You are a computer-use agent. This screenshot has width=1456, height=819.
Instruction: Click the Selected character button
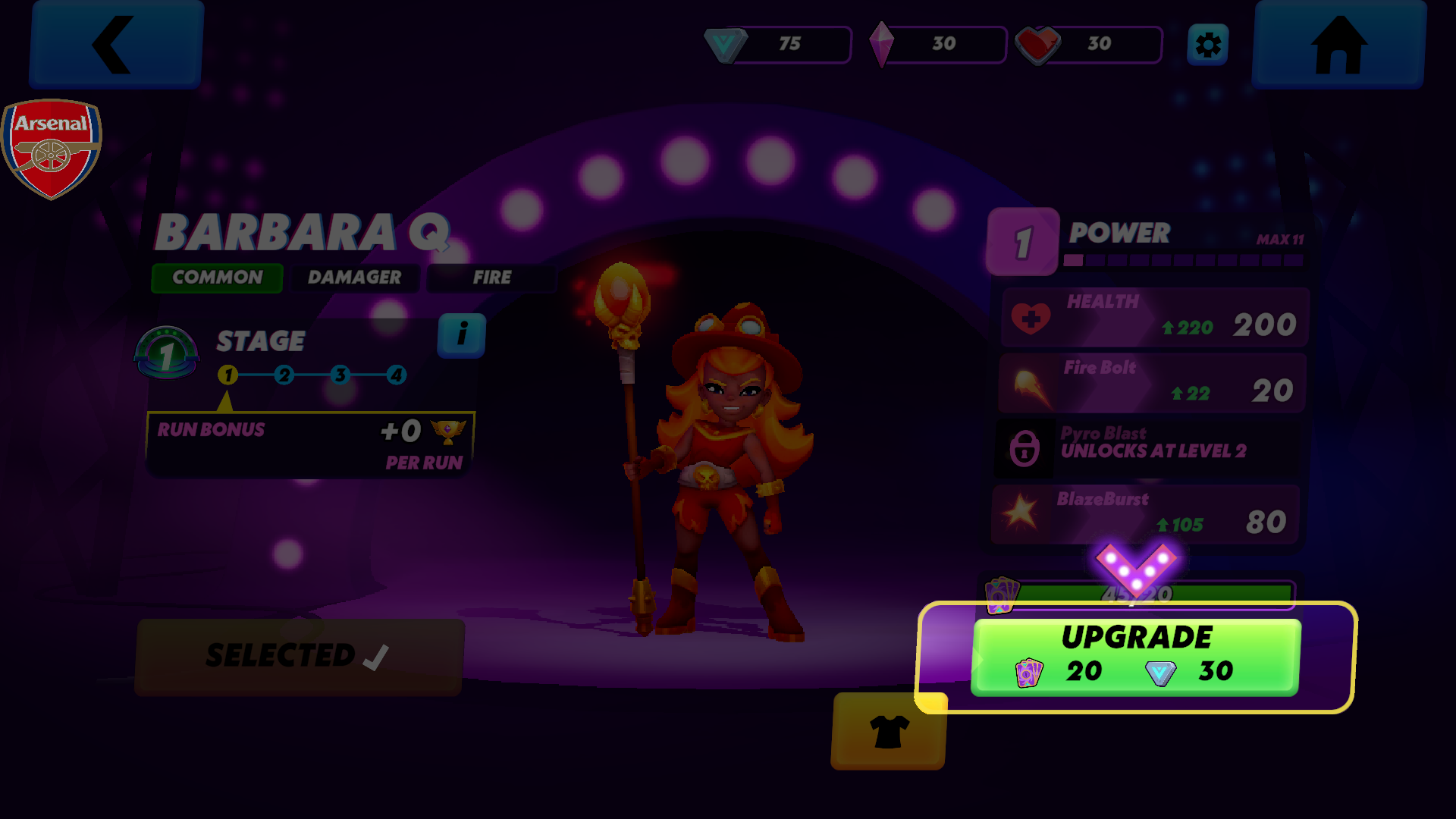point(300,657)
